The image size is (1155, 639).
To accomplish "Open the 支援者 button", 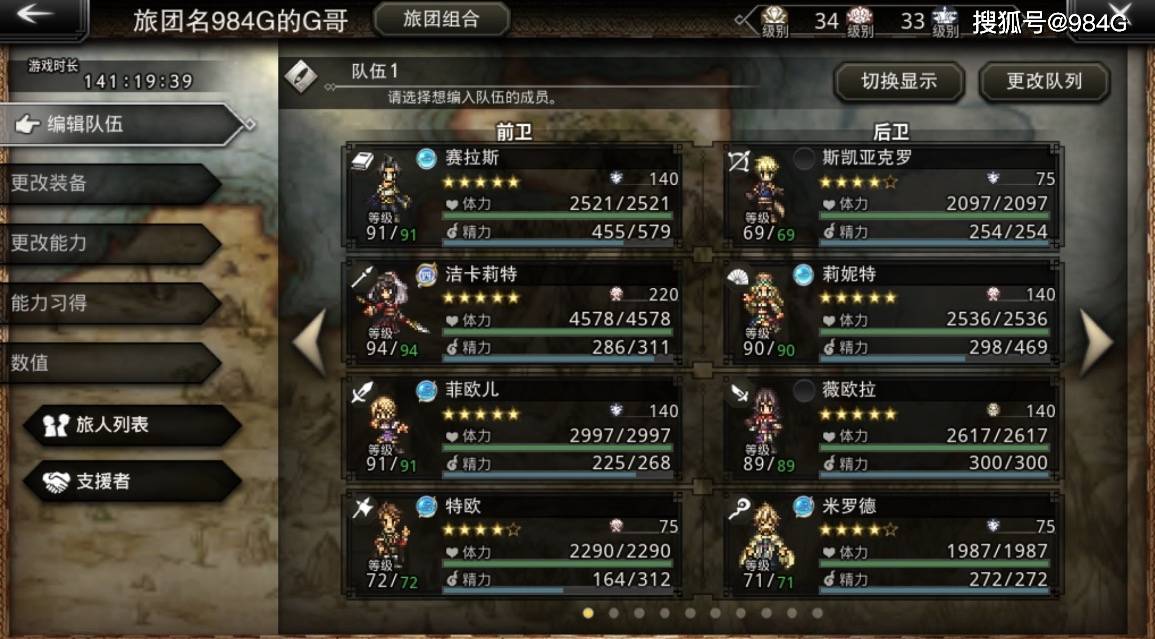I will point(130,482).
